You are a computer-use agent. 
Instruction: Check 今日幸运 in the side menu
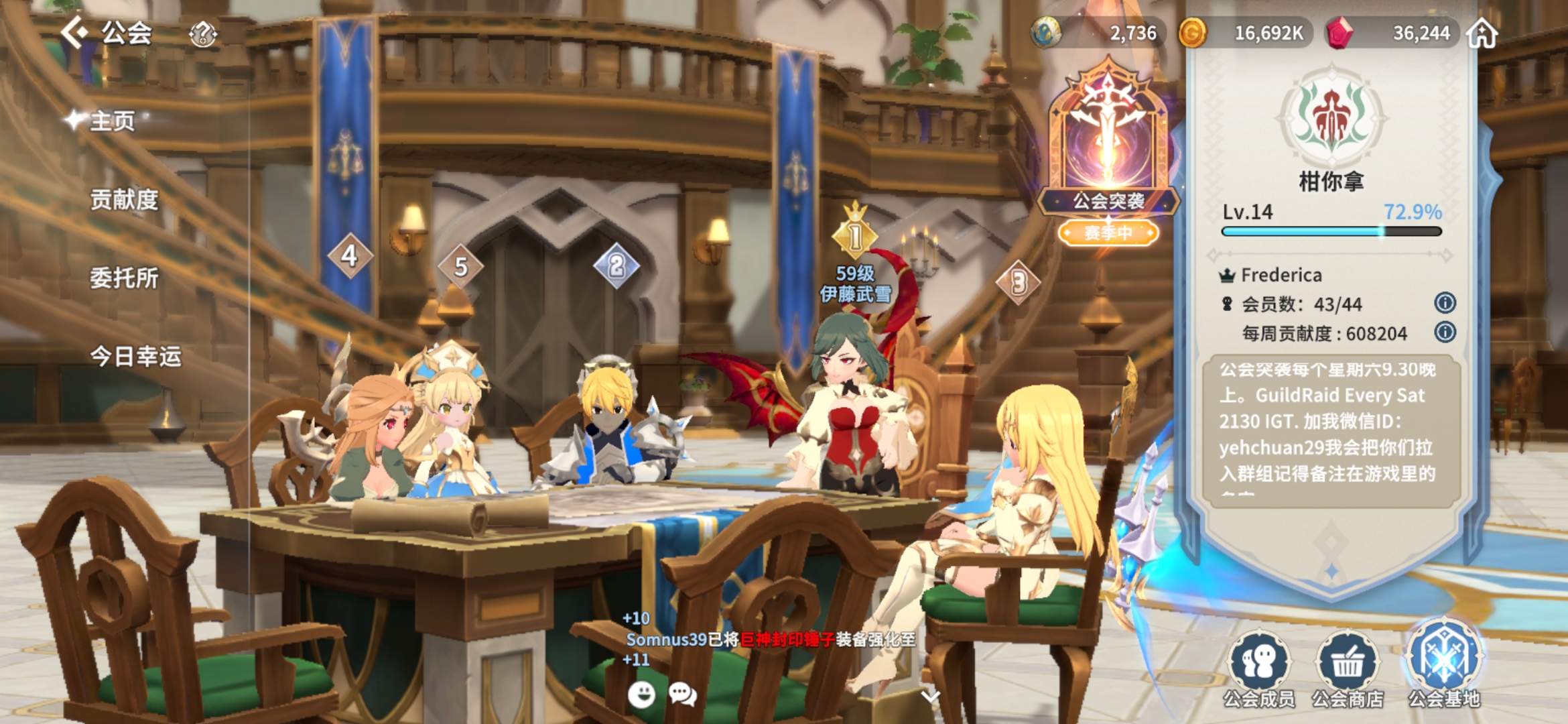[135, 357]
